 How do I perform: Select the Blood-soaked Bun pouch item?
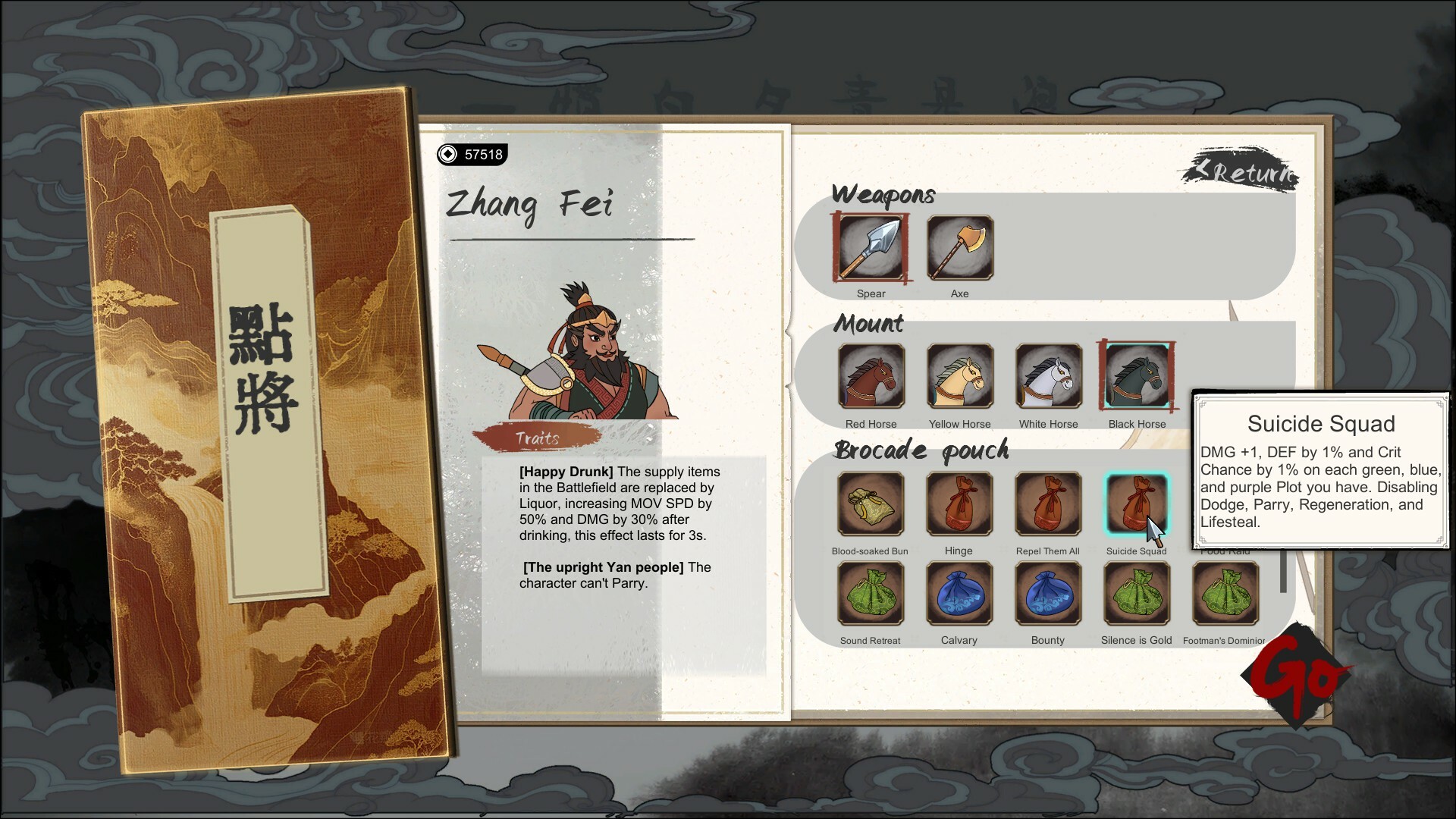point(871,505)
